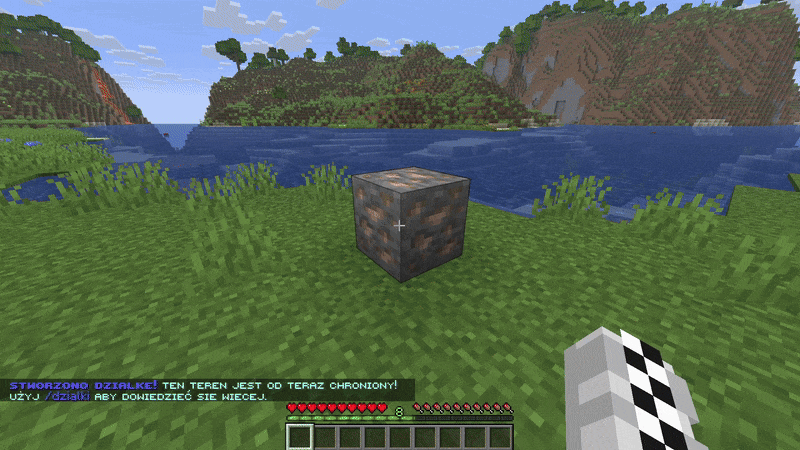The height and width of the screenshot is (450, 800).
Task: Click the /dzialki command in chat
Action: 67,396
